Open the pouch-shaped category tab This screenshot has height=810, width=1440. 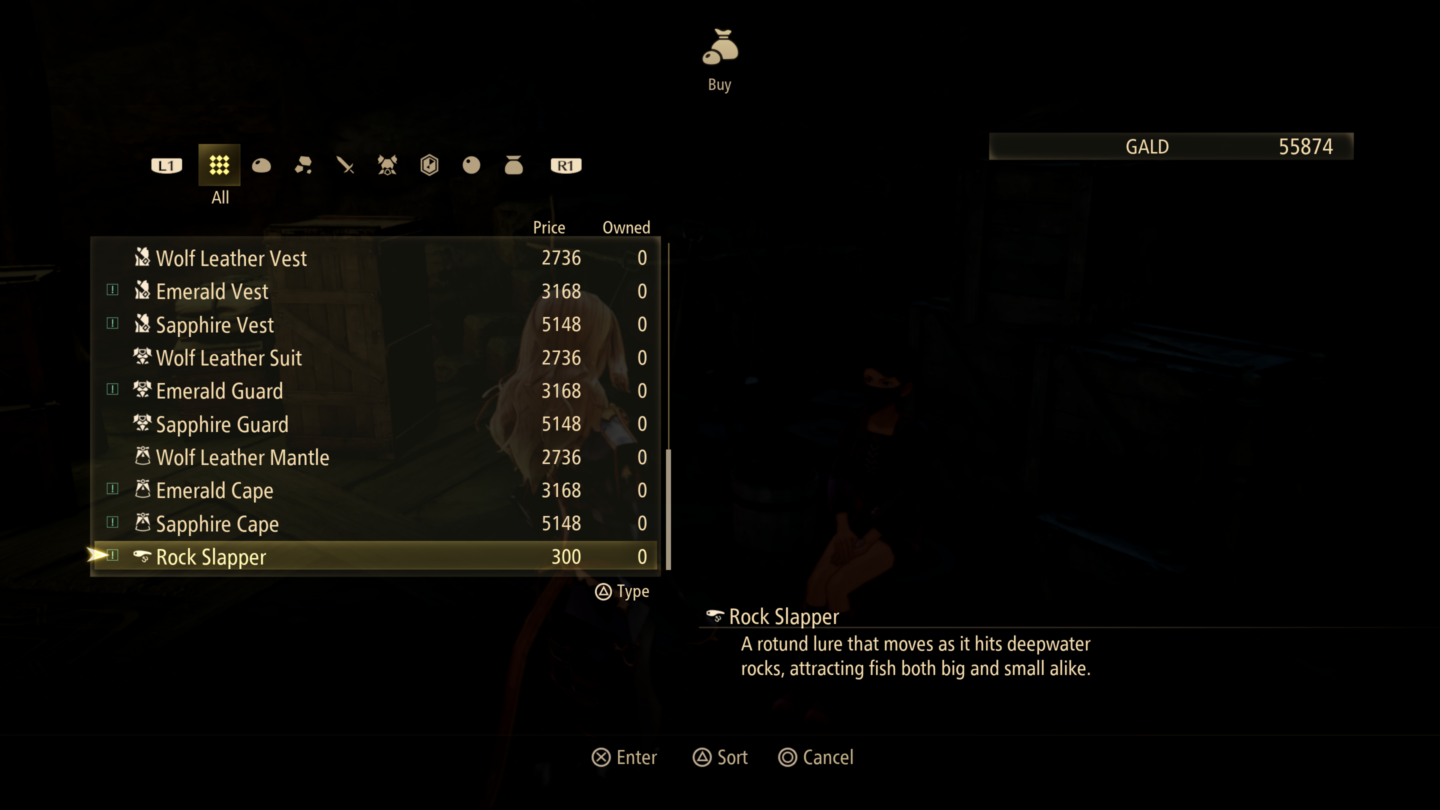coord(514,166)
